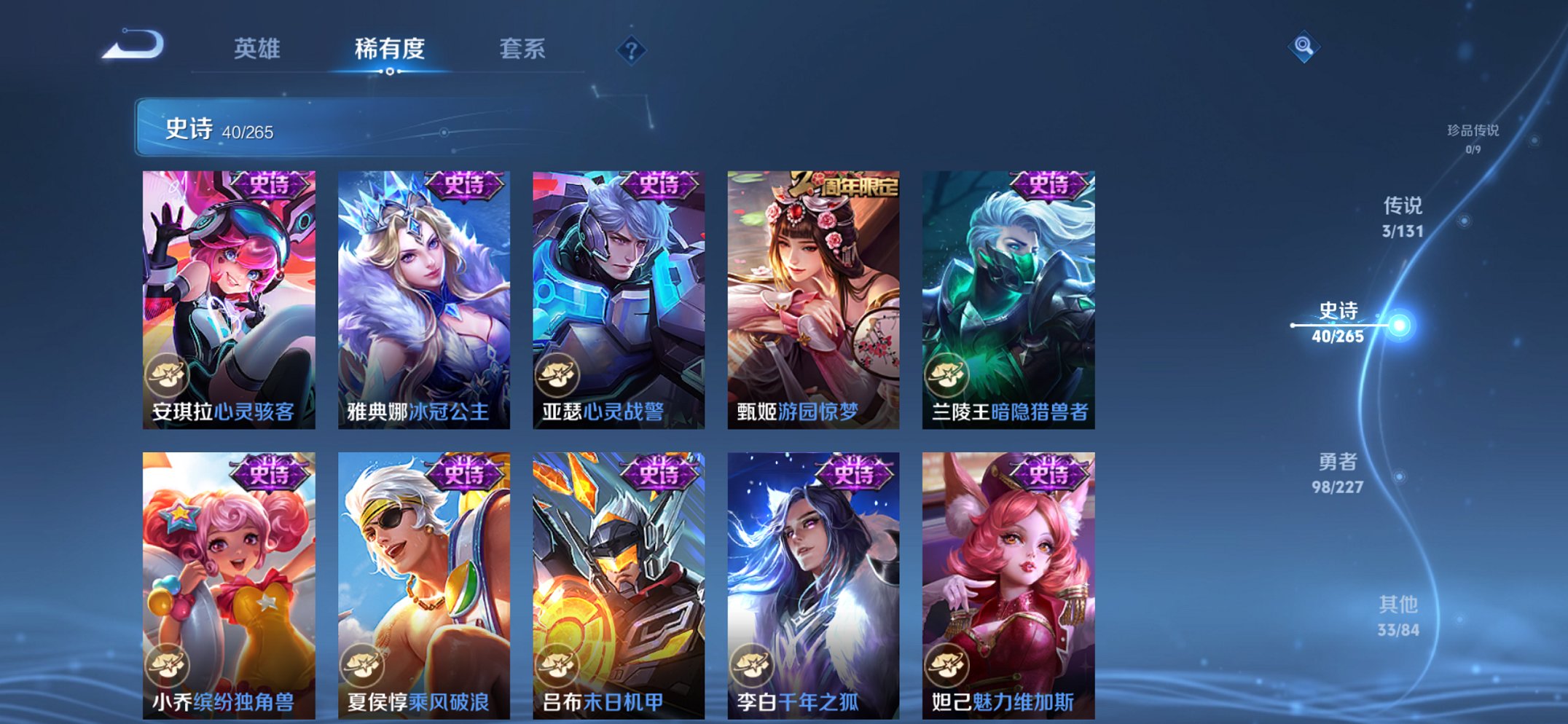Click the shell badge on 吕布末日机甲 card
1568x724 pixels.
pyautogui.click(x=556, y=665)
